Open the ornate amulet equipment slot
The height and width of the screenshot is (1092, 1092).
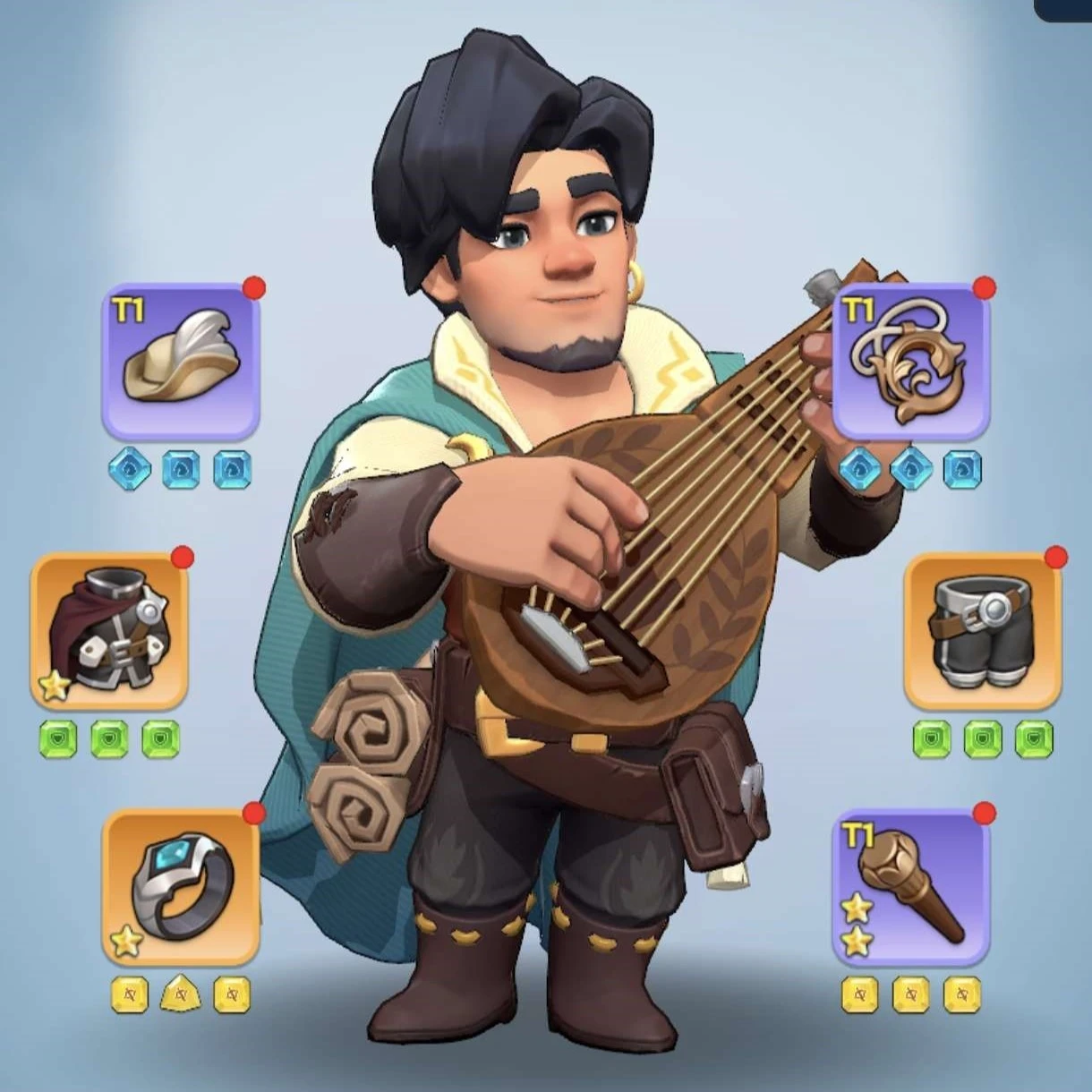click(911, 361)
